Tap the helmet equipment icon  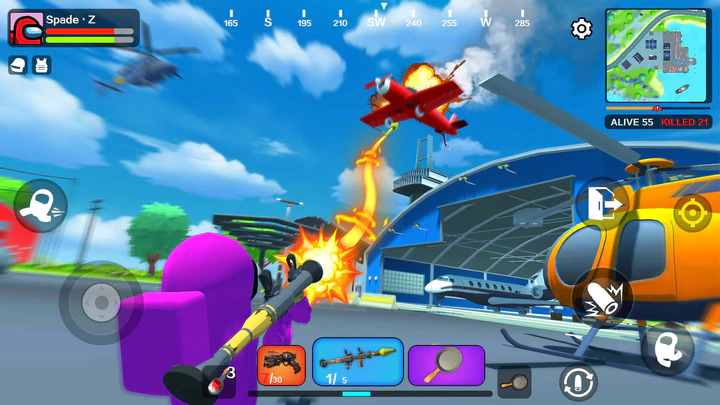pyautogui.click(x=19, y=66)
